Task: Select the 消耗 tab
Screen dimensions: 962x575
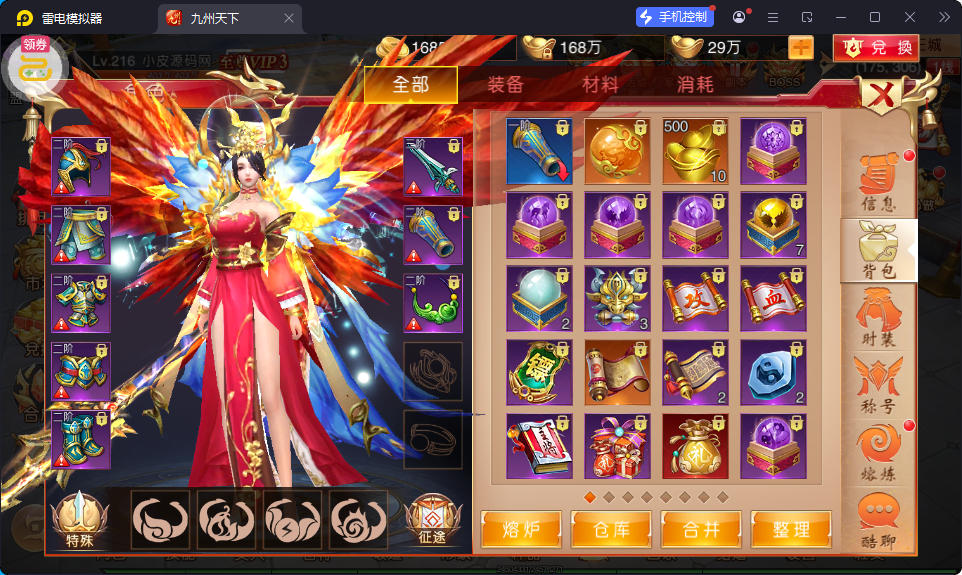Action: pos(695,85)
